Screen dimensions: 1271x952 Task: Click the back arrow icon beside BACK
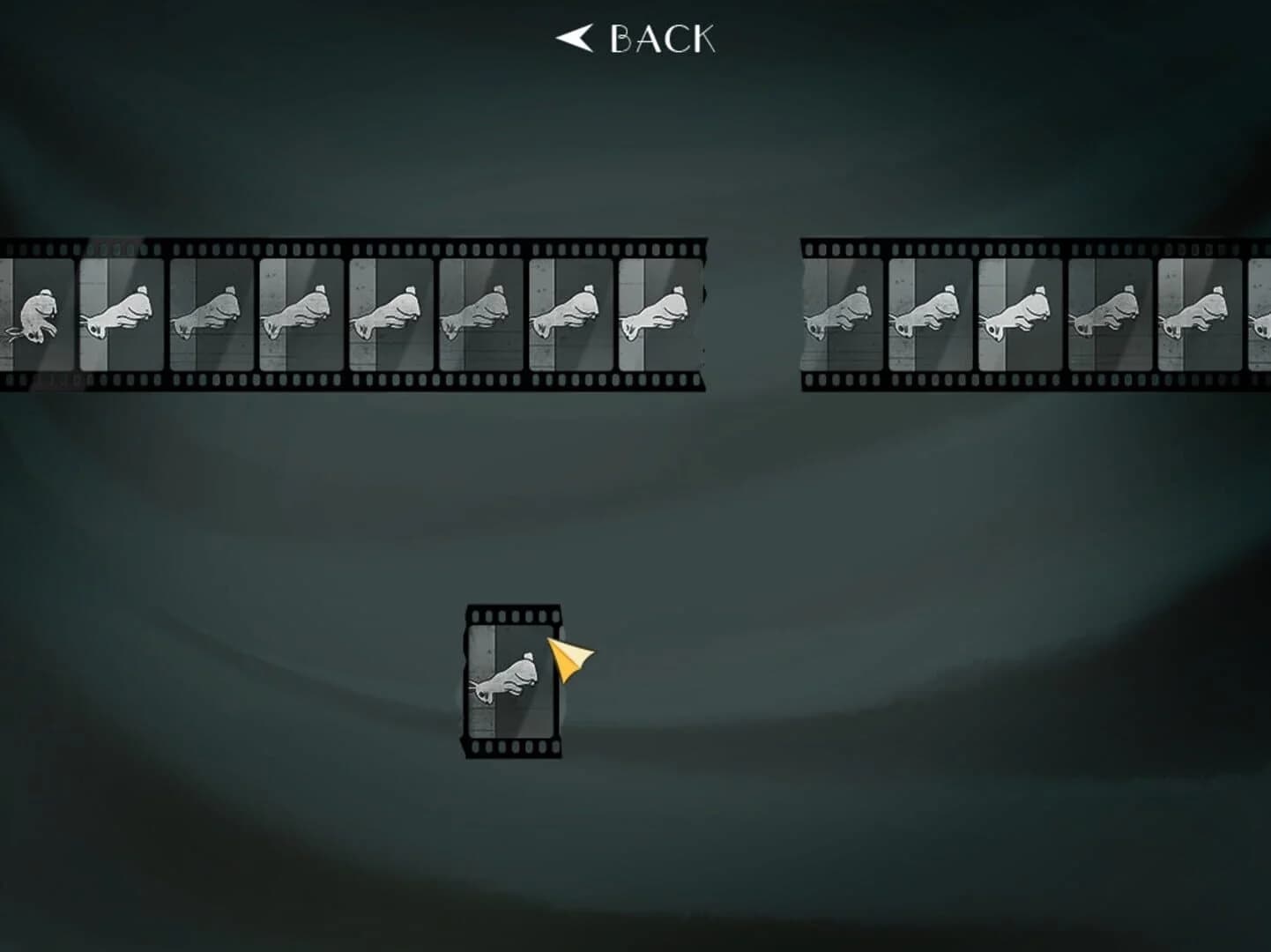(574, 38)
